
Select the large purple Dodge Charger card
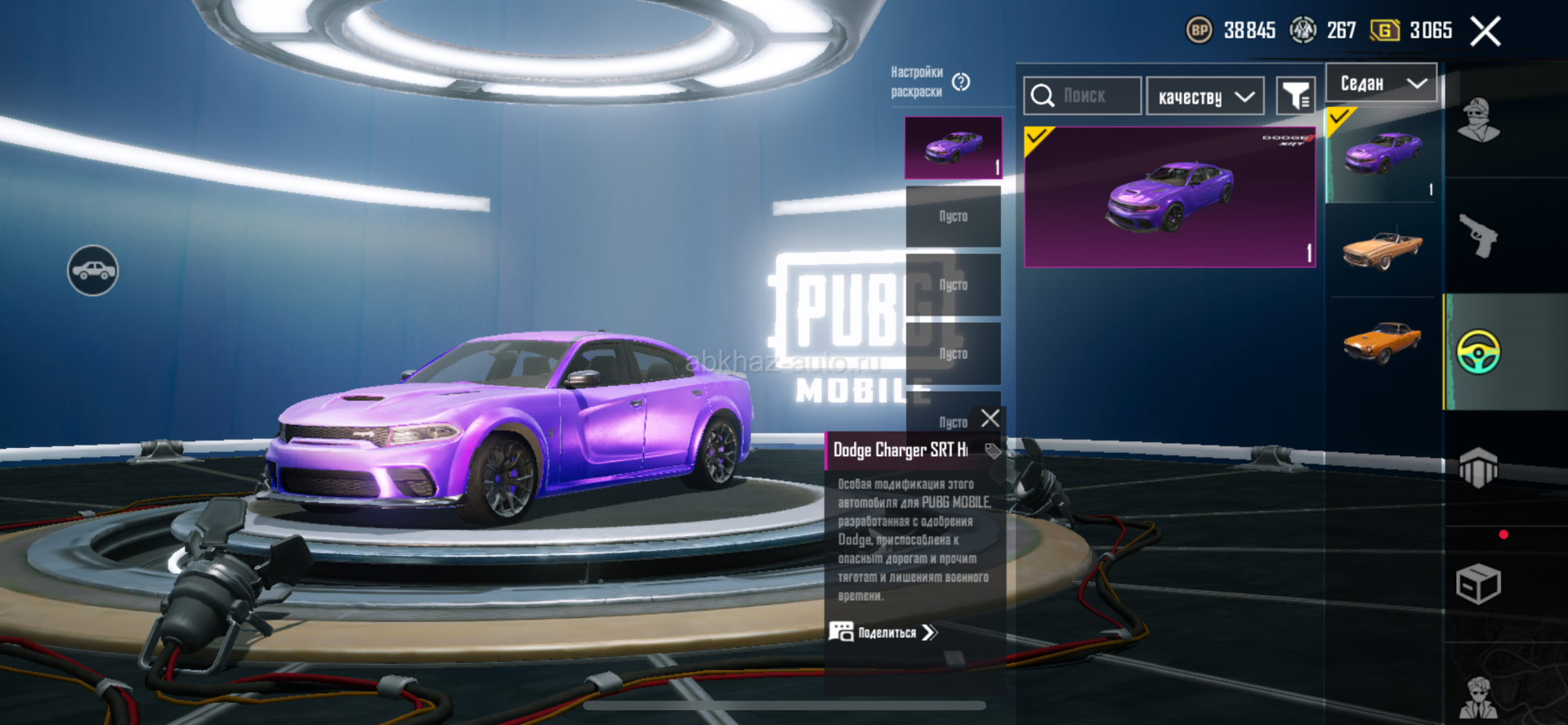click(x=1169, y=197)
